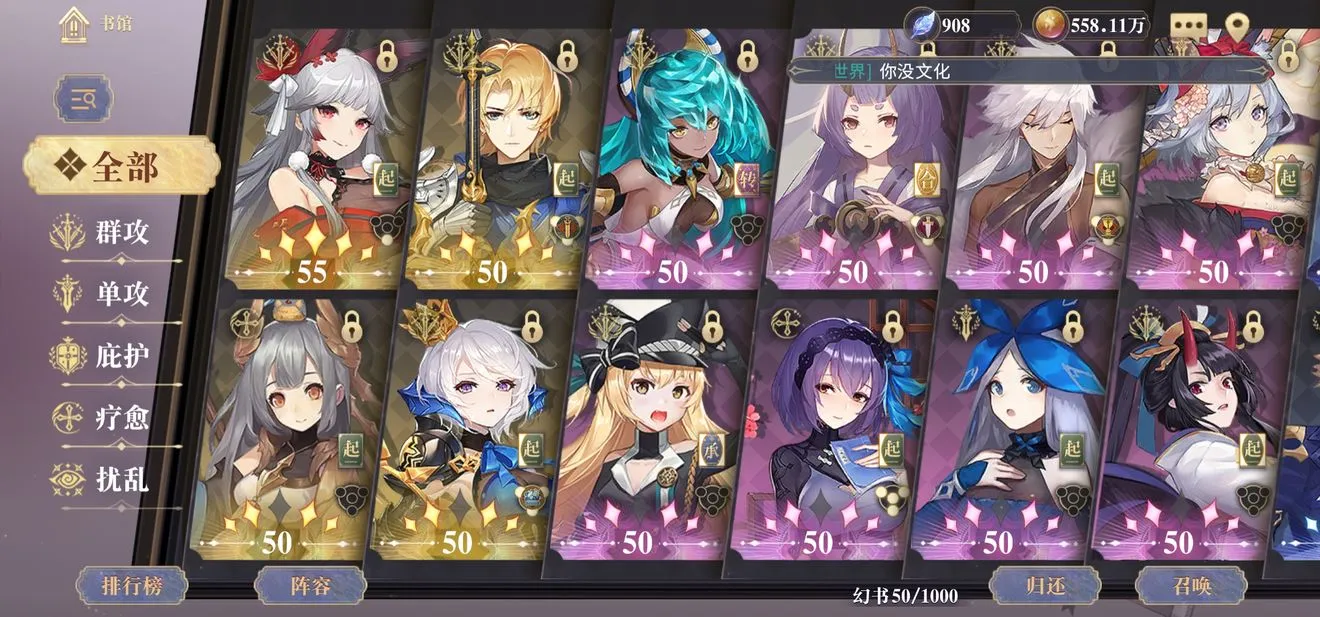Open the 阵容 lineup screen
The image size is (1320, 617).
point(308,585)
